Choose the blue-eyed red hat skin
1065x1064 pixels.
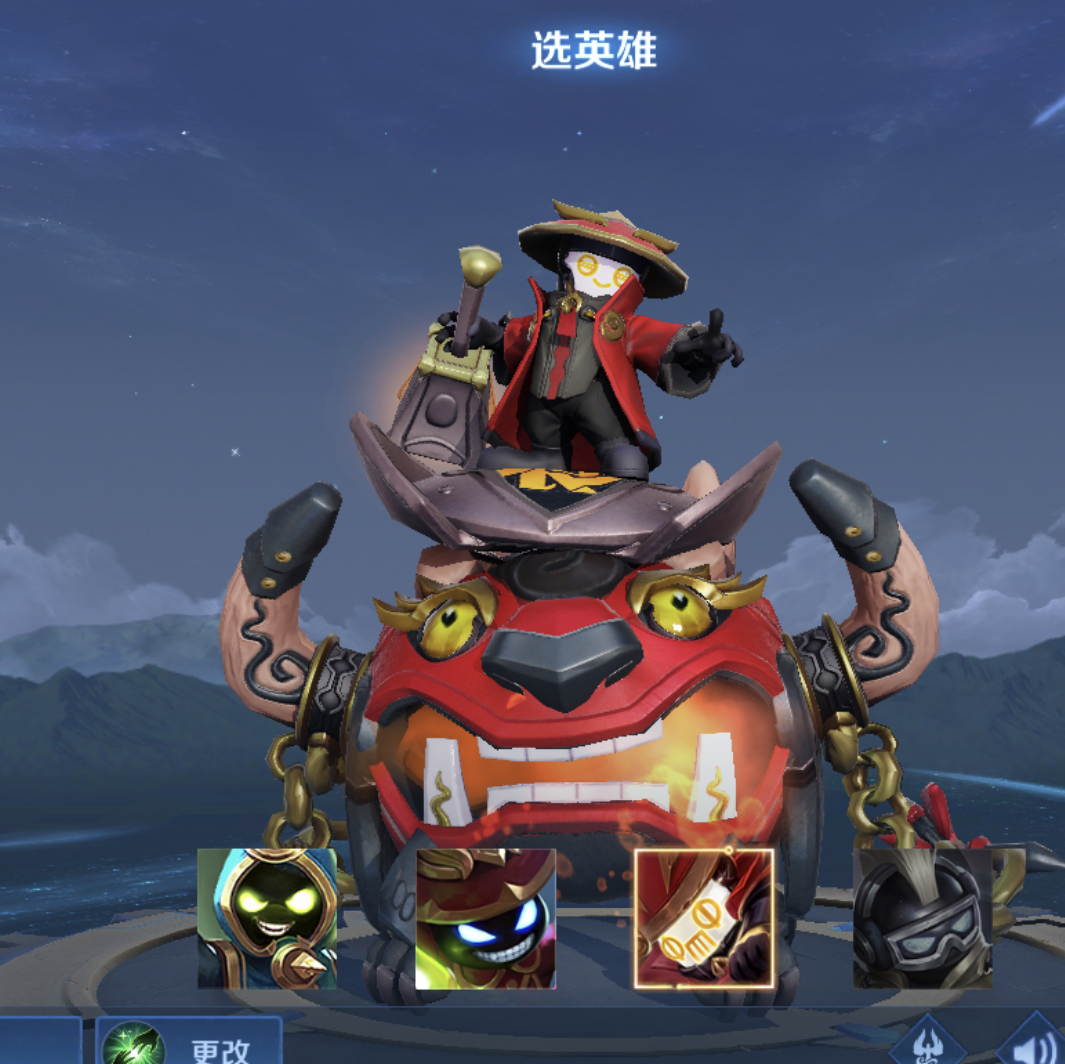pos(485,918)
